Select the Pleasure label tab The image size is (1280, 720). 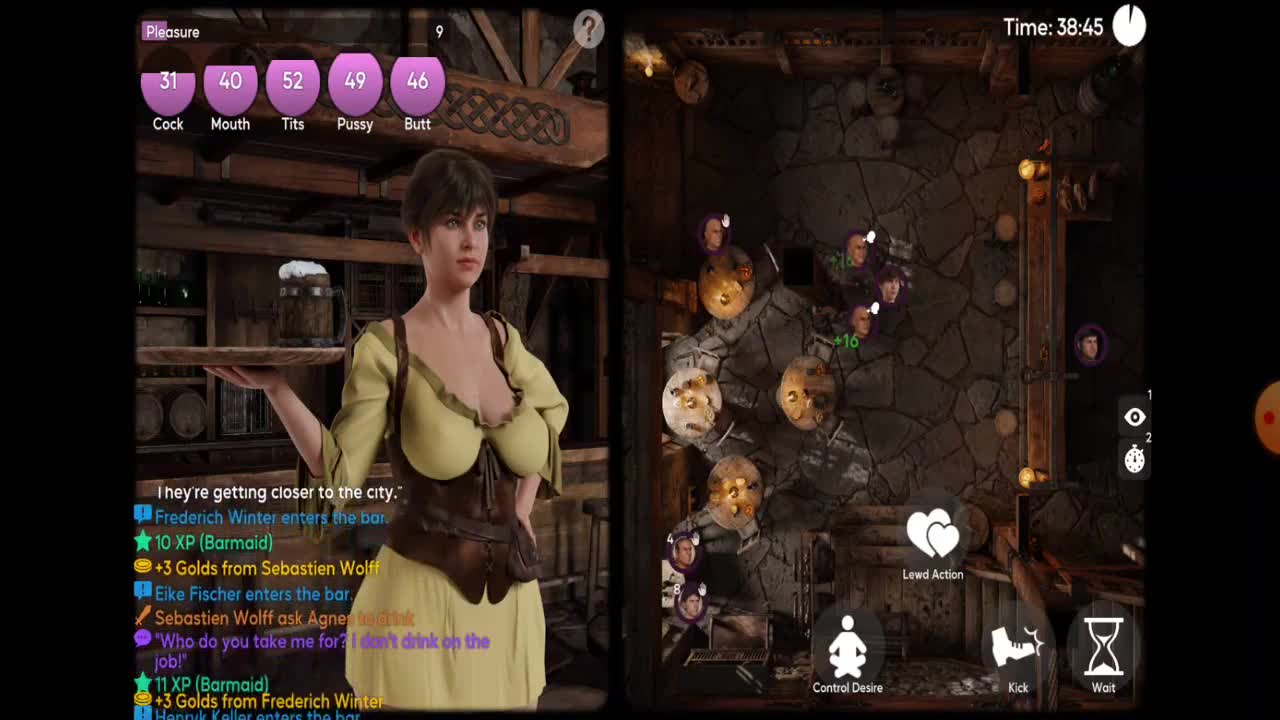point(172,32)
